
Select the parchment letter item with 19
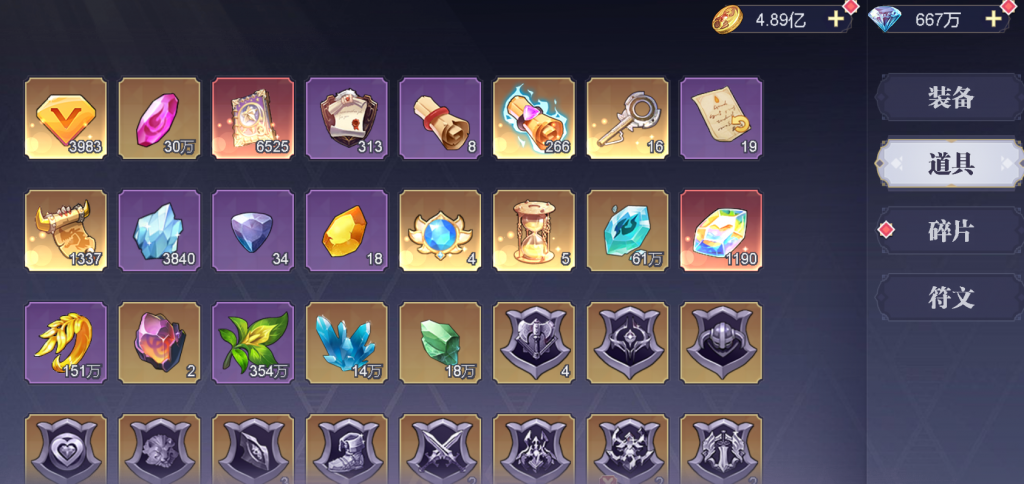tap(720, 118)
